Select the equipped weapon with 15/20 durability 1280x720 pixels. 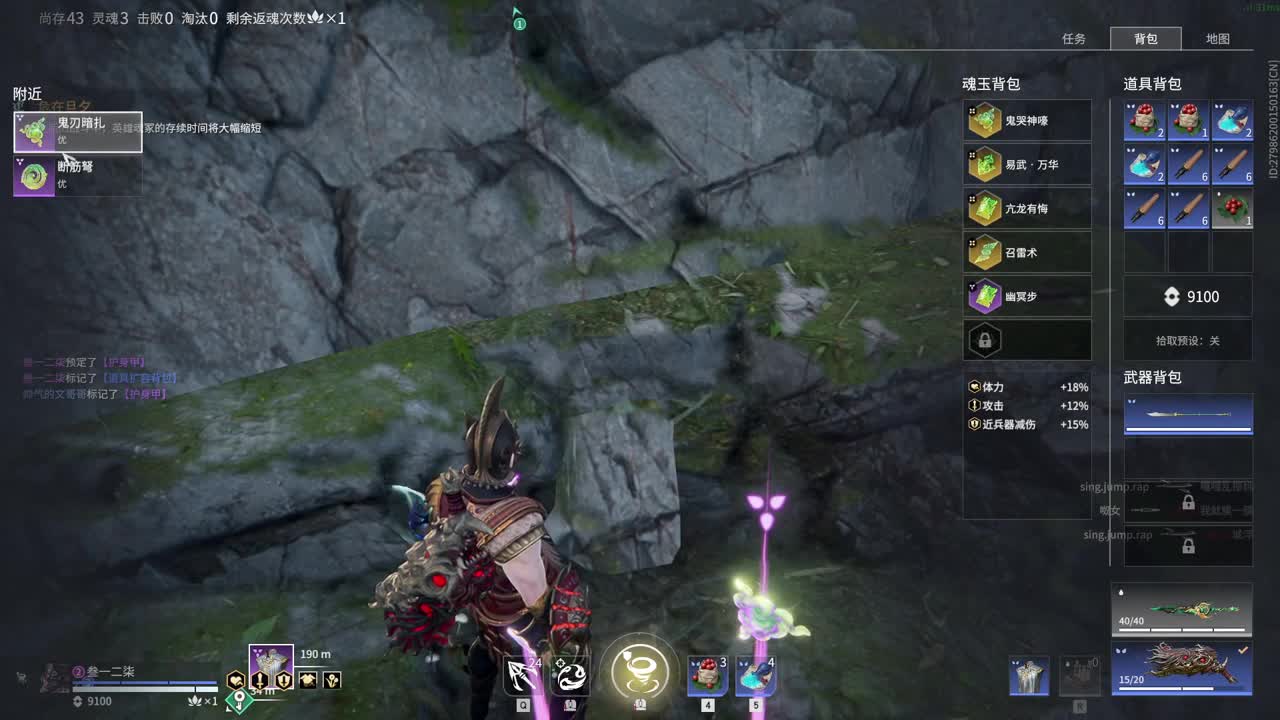click(1182, 667)
